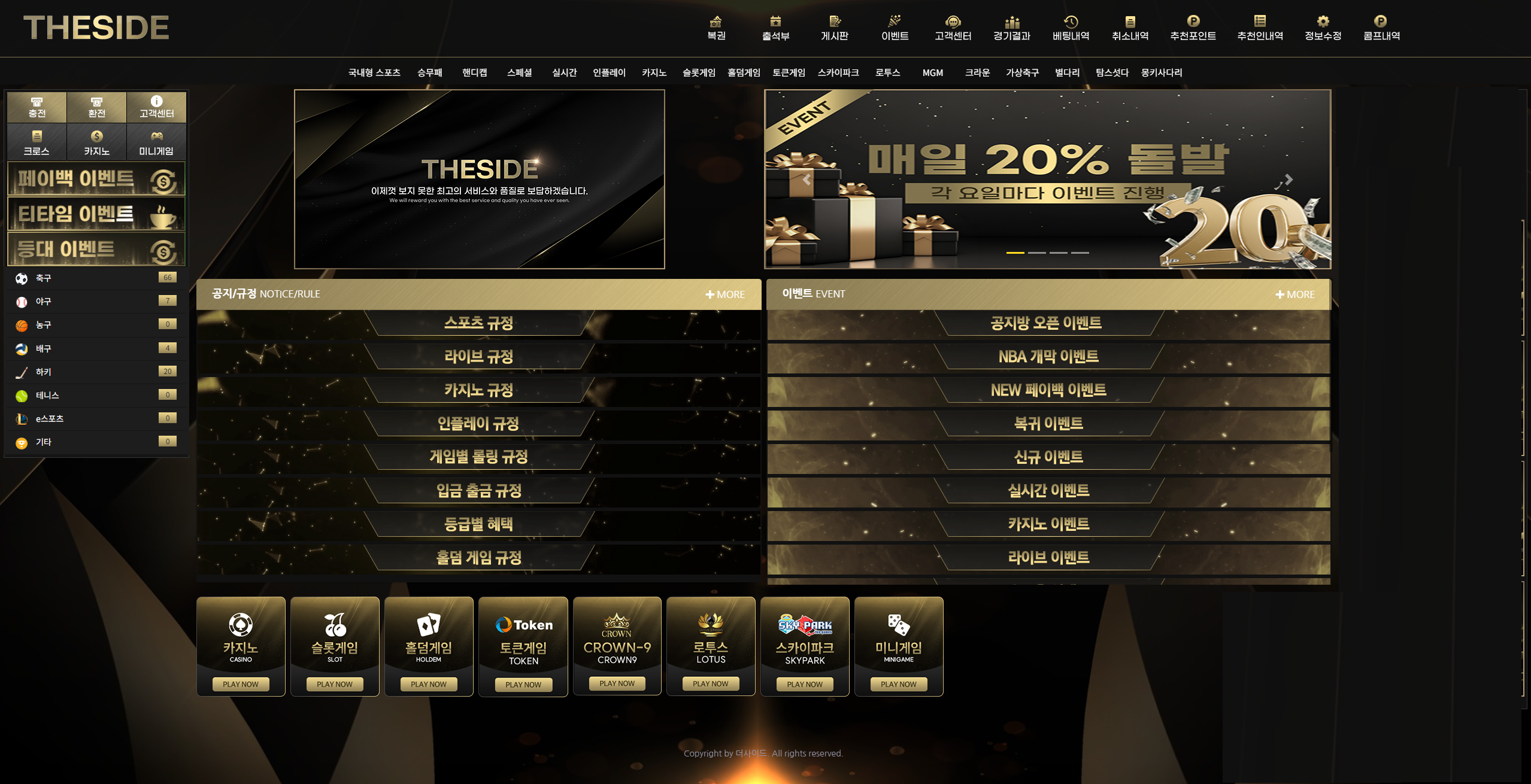The image size is (1531, 784).
Task: Select the 정보수정 settings gear icon
Action: click(1323, 22)
